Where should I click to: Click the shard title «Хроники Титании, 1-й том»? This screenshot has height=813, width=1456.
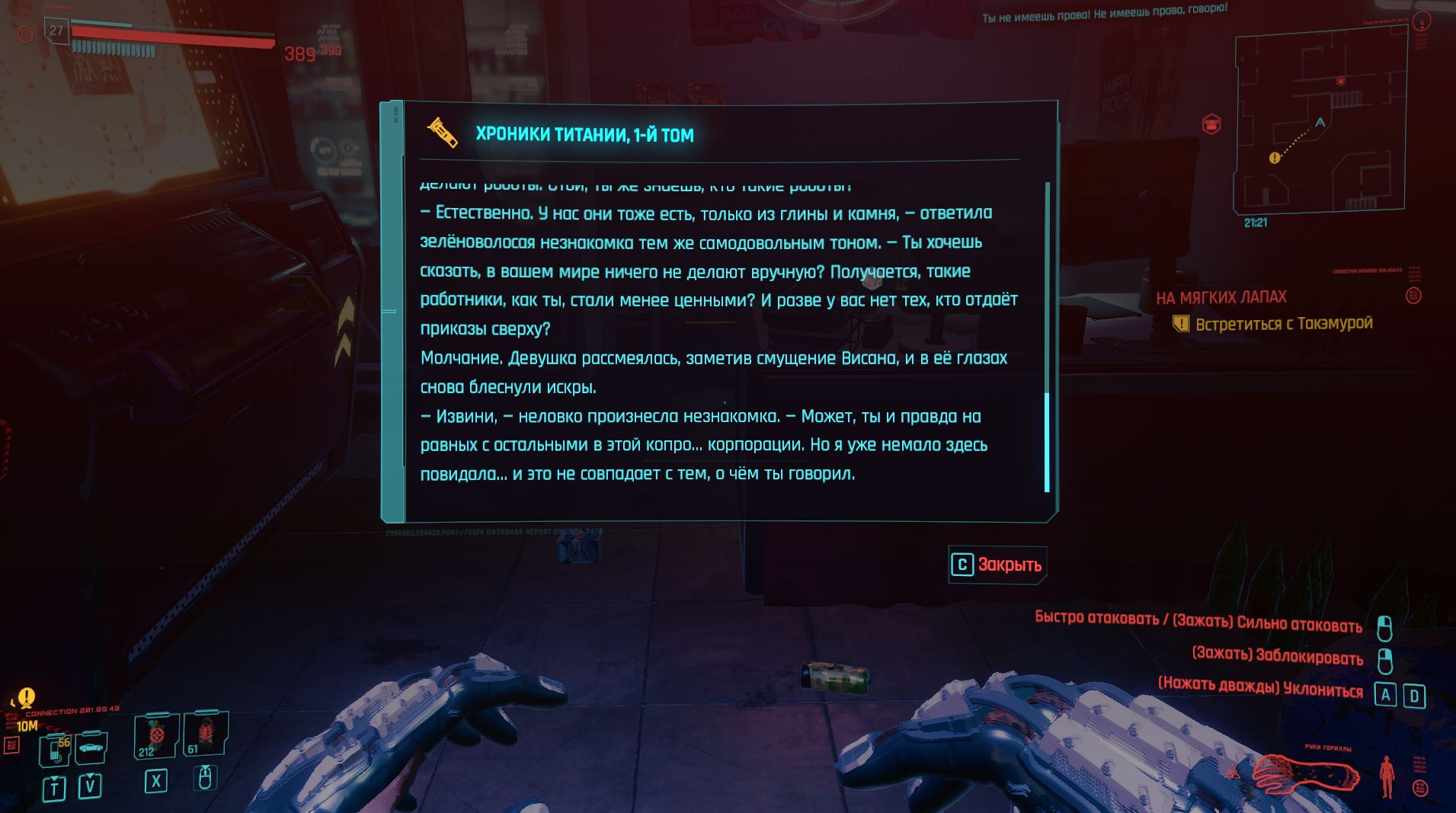[x=584, y=135]
